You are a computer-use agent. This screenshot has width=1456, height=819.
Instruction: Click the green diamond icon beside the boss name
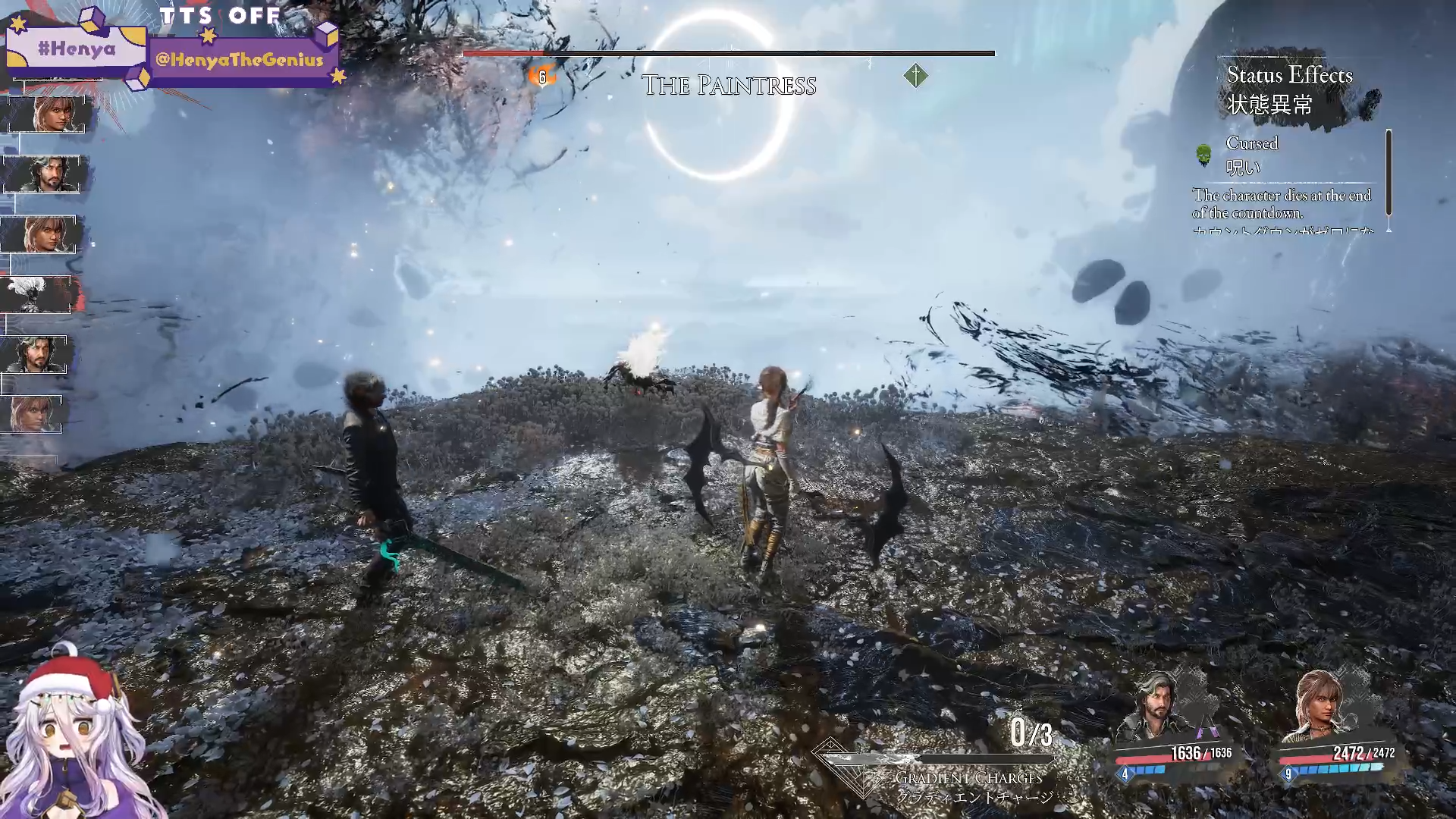coord(915,75)
